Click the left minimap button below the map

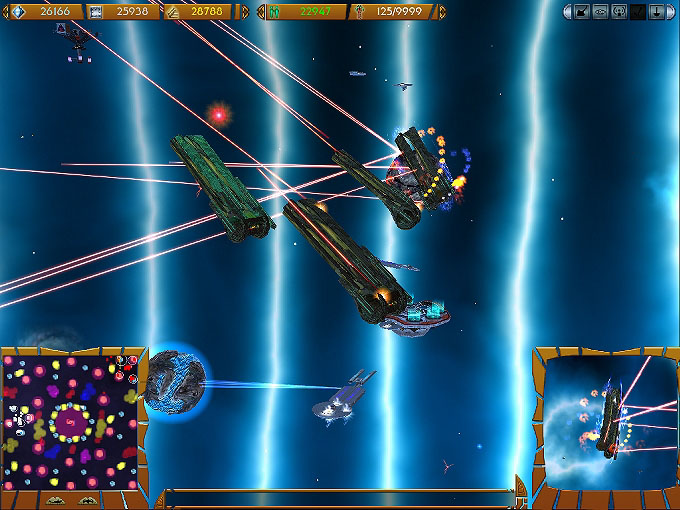(55, 501)
